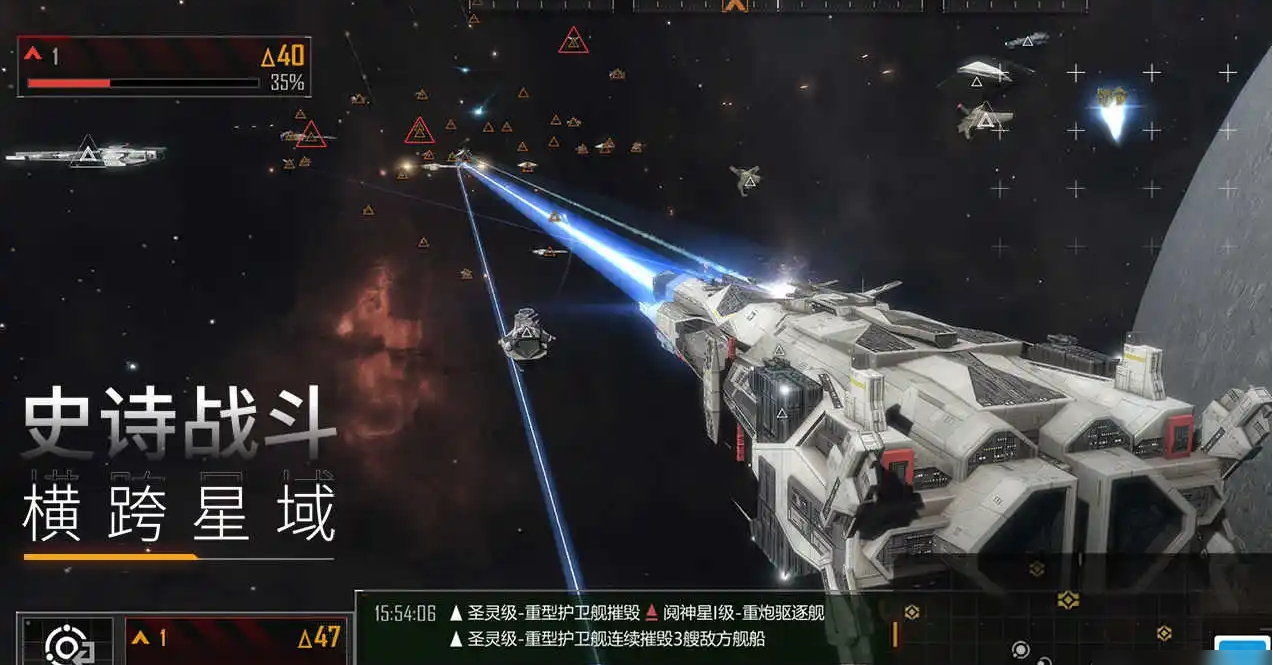Click the blue button in the corner

(x=1243, y=650)
